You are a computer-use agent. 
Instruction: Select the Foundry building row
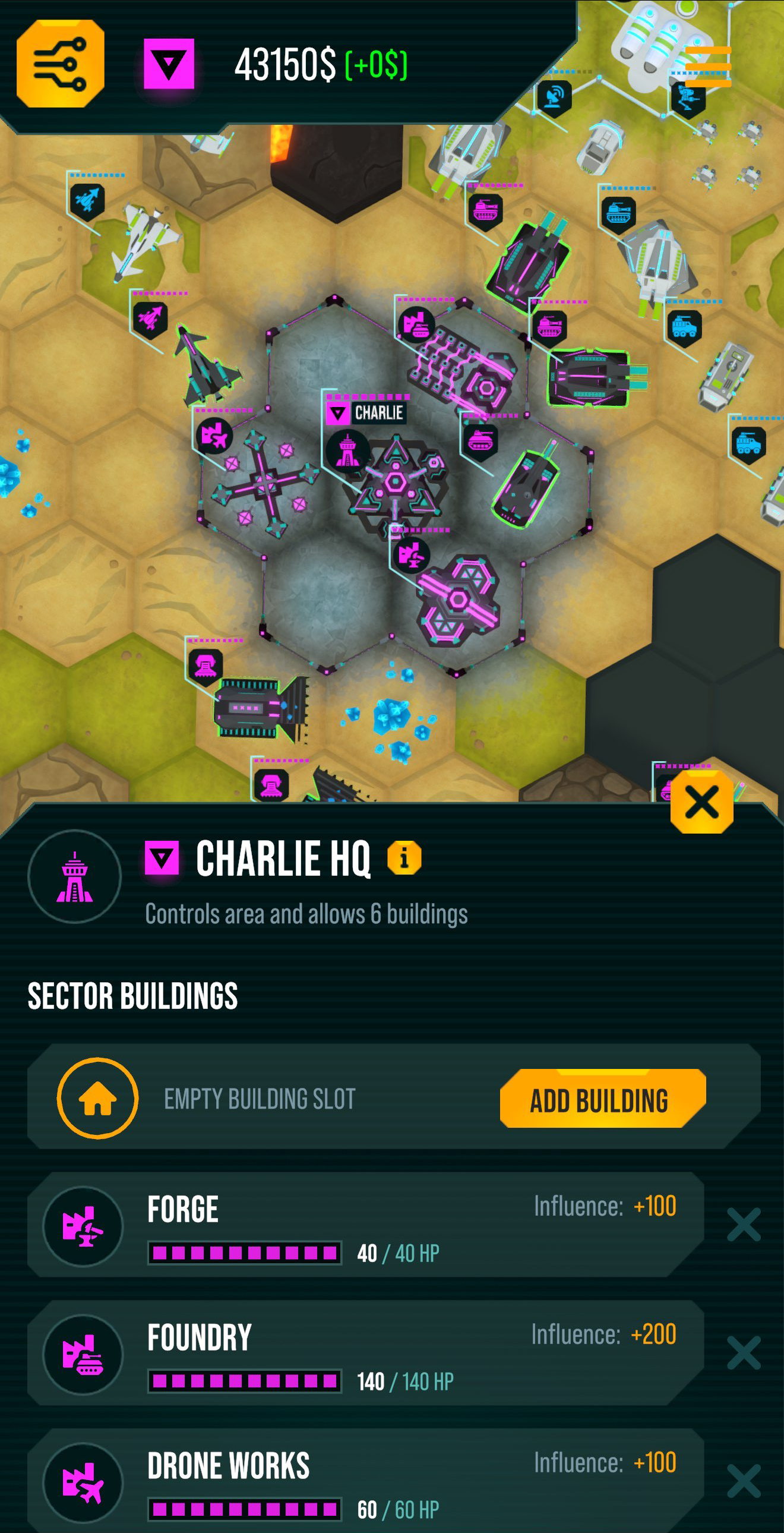[x=365, y=1354]
